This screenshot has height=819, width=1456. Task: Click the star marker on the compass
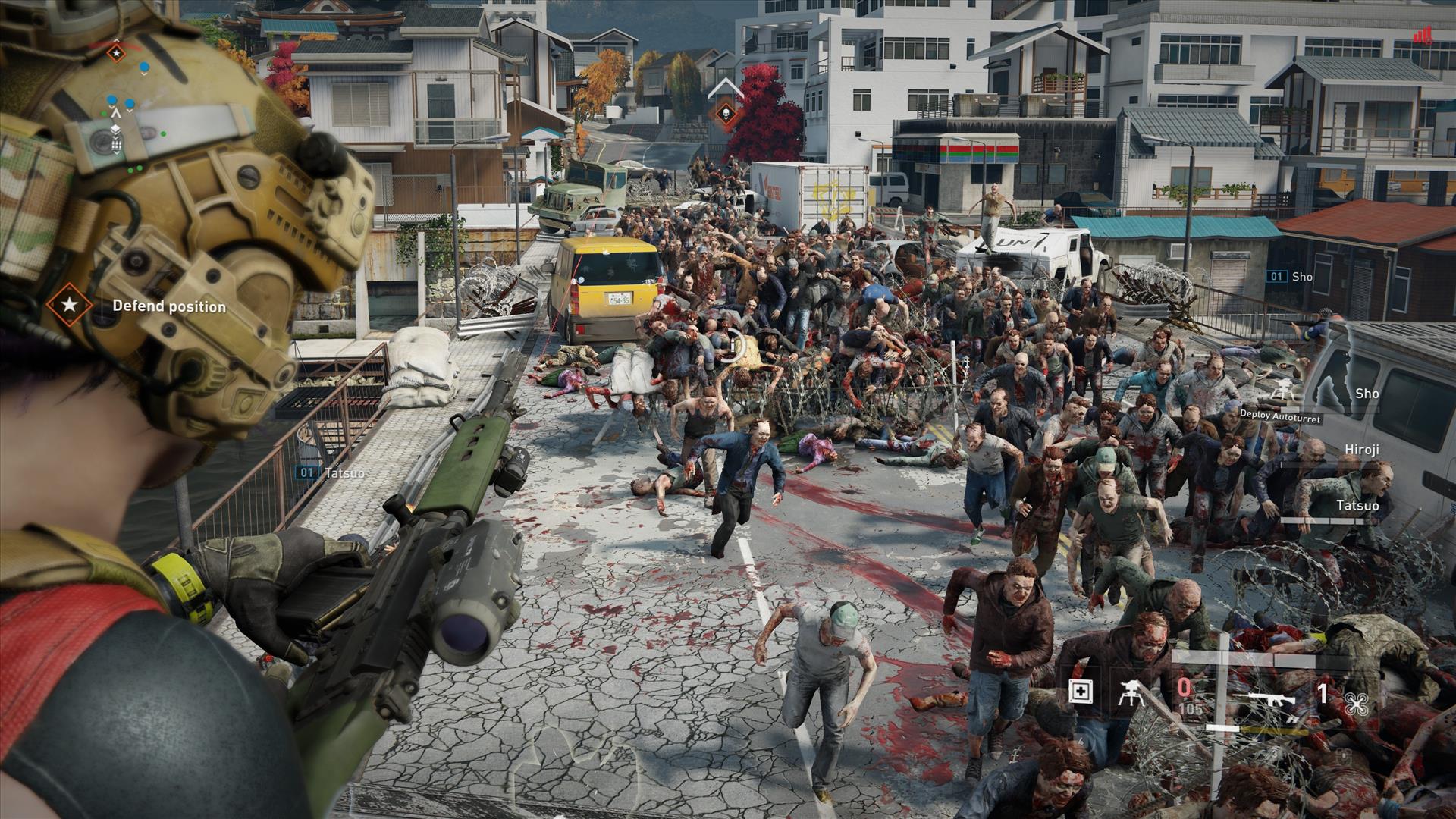point(115,53)
